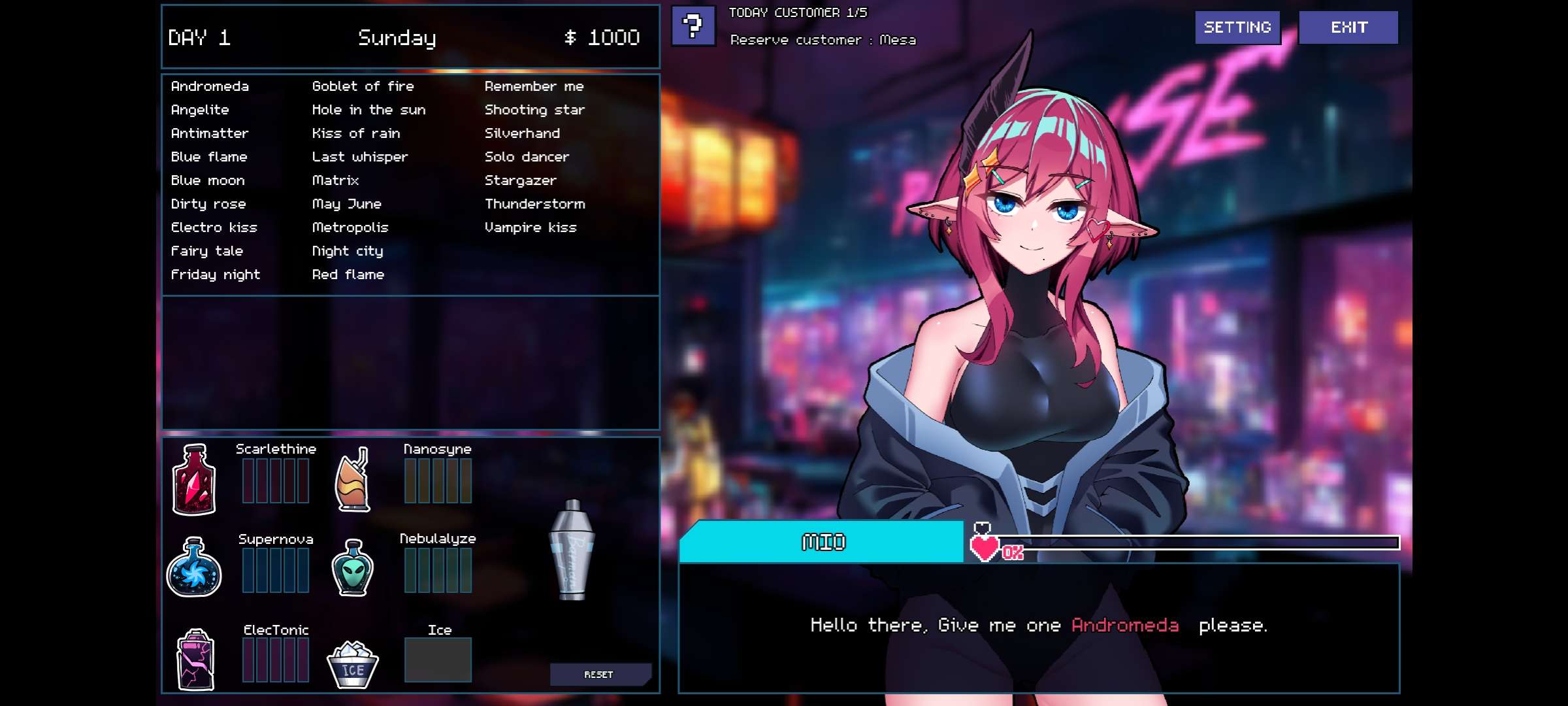Select the Blue moon recipe
Image resolution: width=1568 pixels, height=706 pixels.
tap(208, 180)
